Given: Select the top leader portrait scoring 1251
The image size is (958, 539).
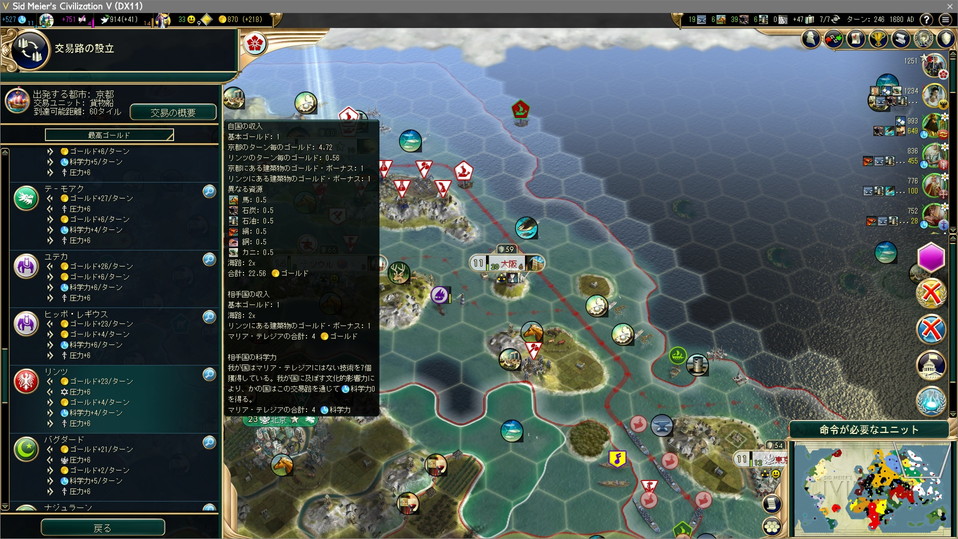Looking at the screenshot, I should click(935, 66).
